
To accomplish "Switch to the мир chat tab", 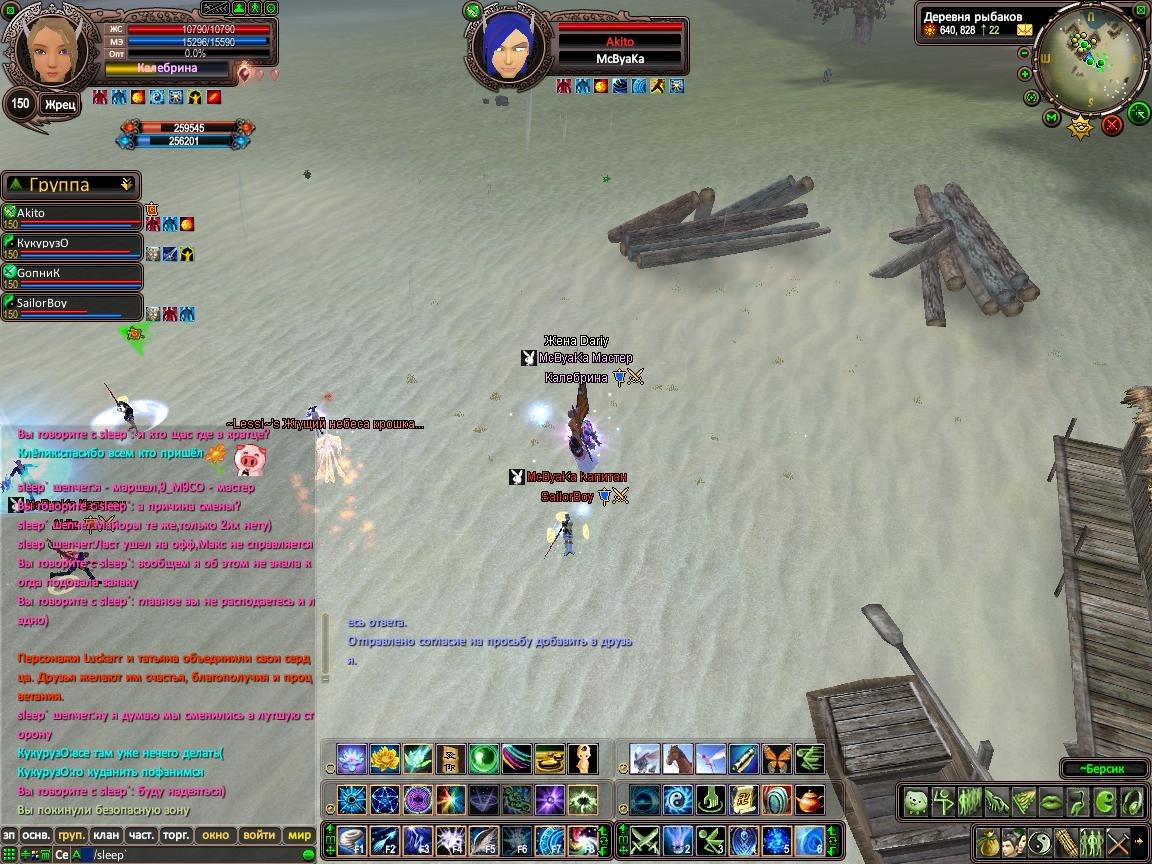I will tap(299, 835).
